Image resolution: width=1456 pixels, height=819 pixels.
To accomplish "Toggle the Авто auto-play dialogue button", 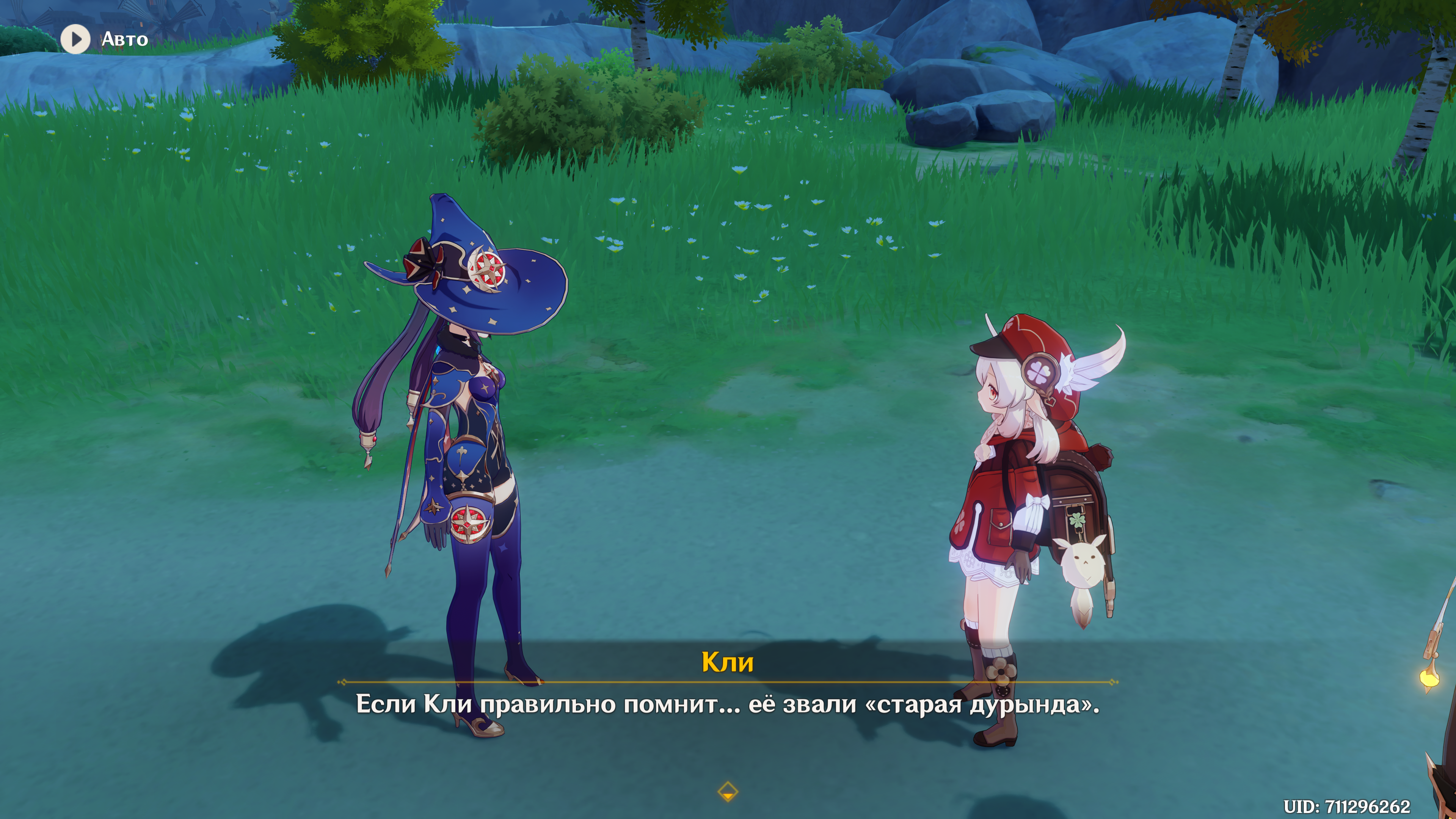I will click(x=76, y=39).
